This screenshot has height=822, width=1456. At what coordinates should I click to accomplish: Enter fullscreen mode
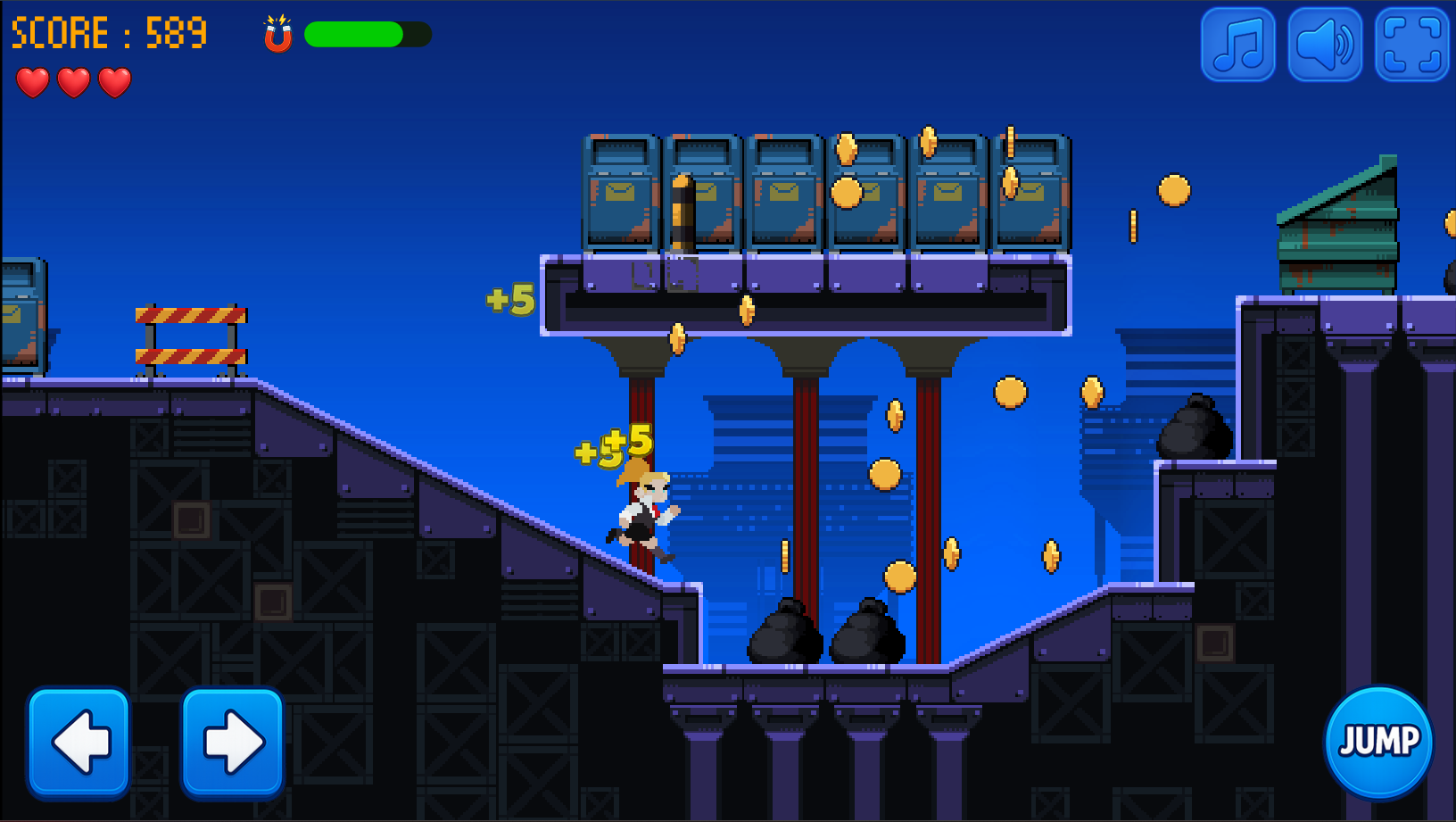[x=1411, y=45]
